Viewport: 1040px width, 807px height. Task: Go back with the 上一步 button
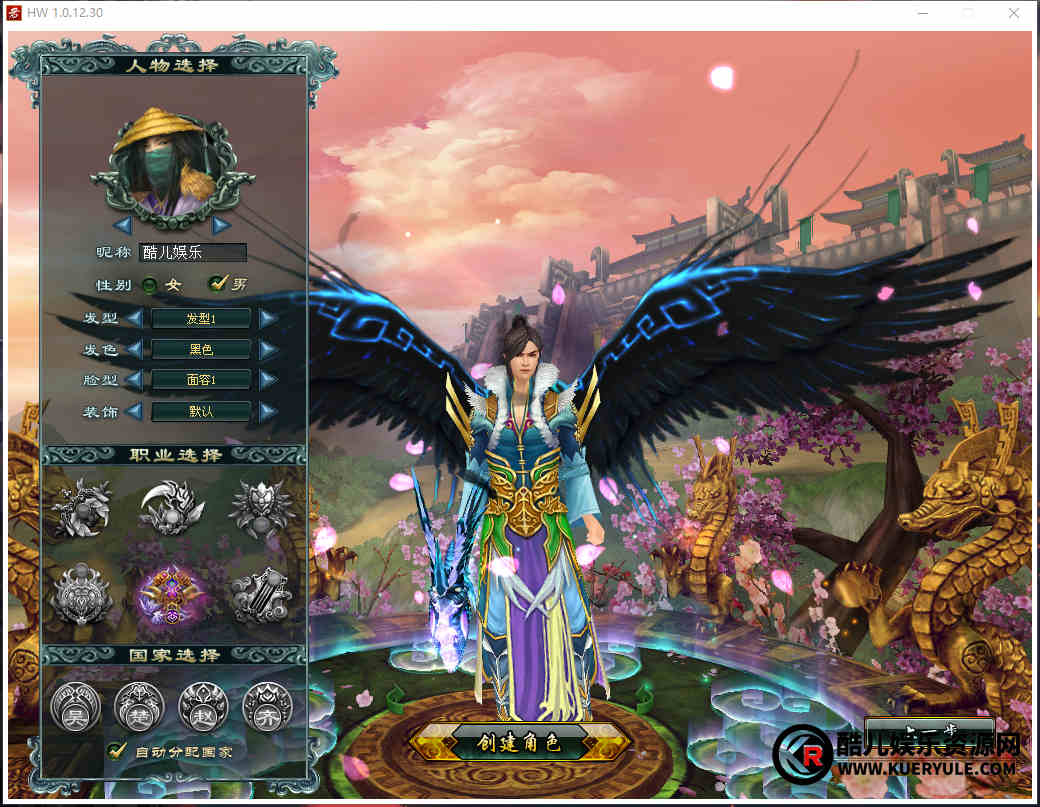coord(929,730)
